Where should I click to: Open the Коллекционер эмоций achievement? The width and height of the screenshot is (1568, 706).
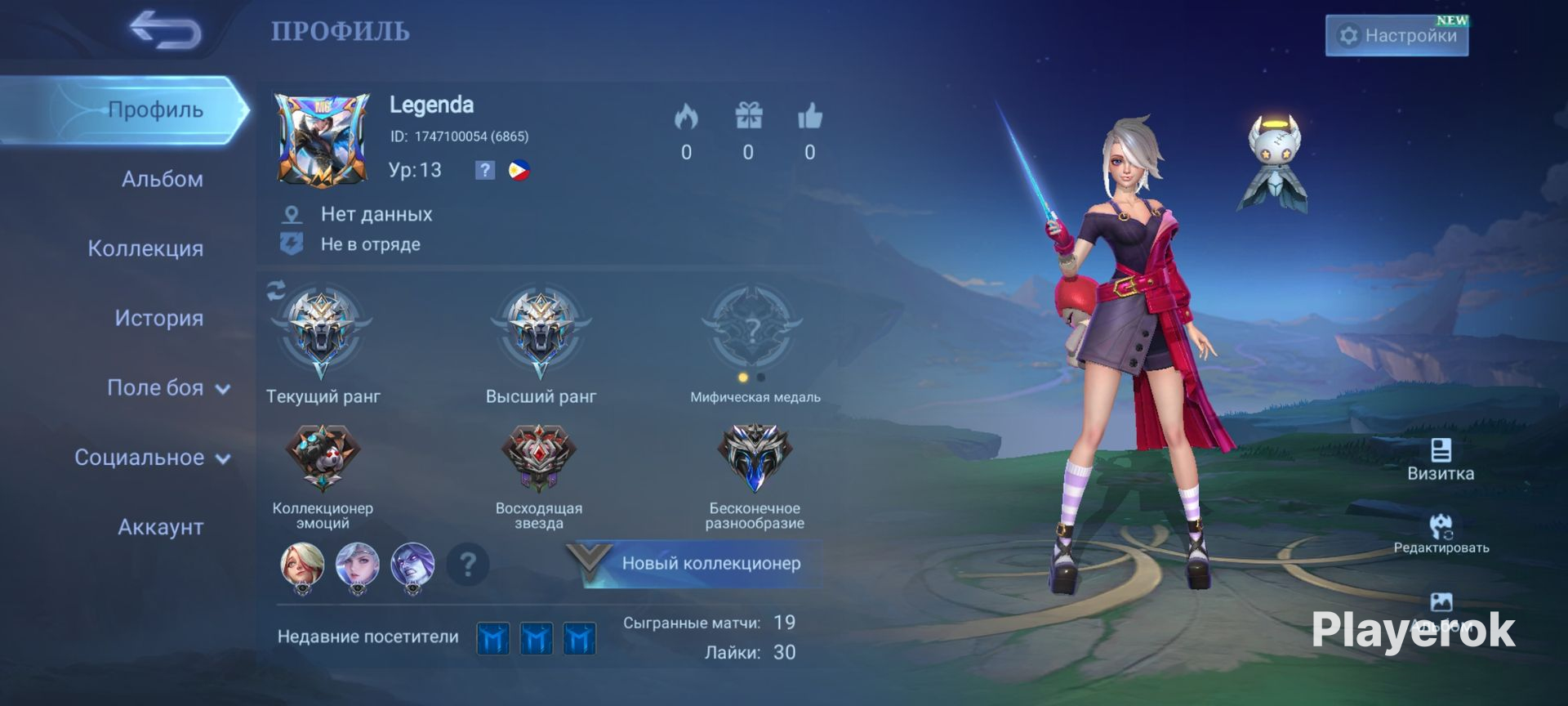click(322, 458)
